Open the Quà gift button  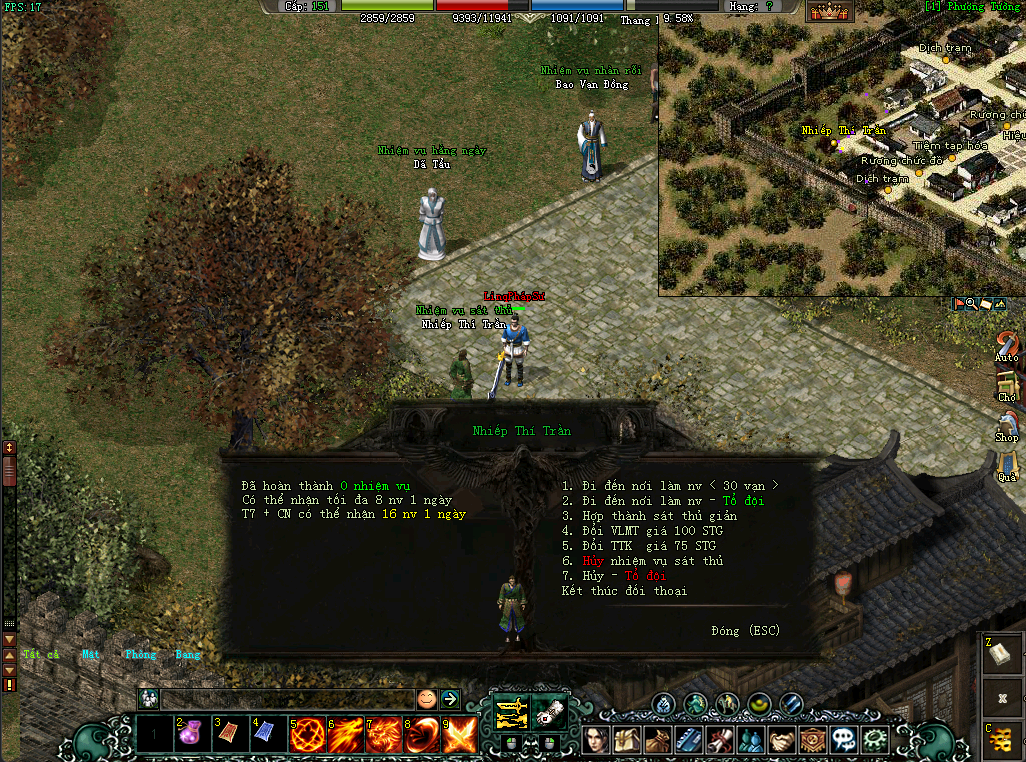pos(1007,466)
